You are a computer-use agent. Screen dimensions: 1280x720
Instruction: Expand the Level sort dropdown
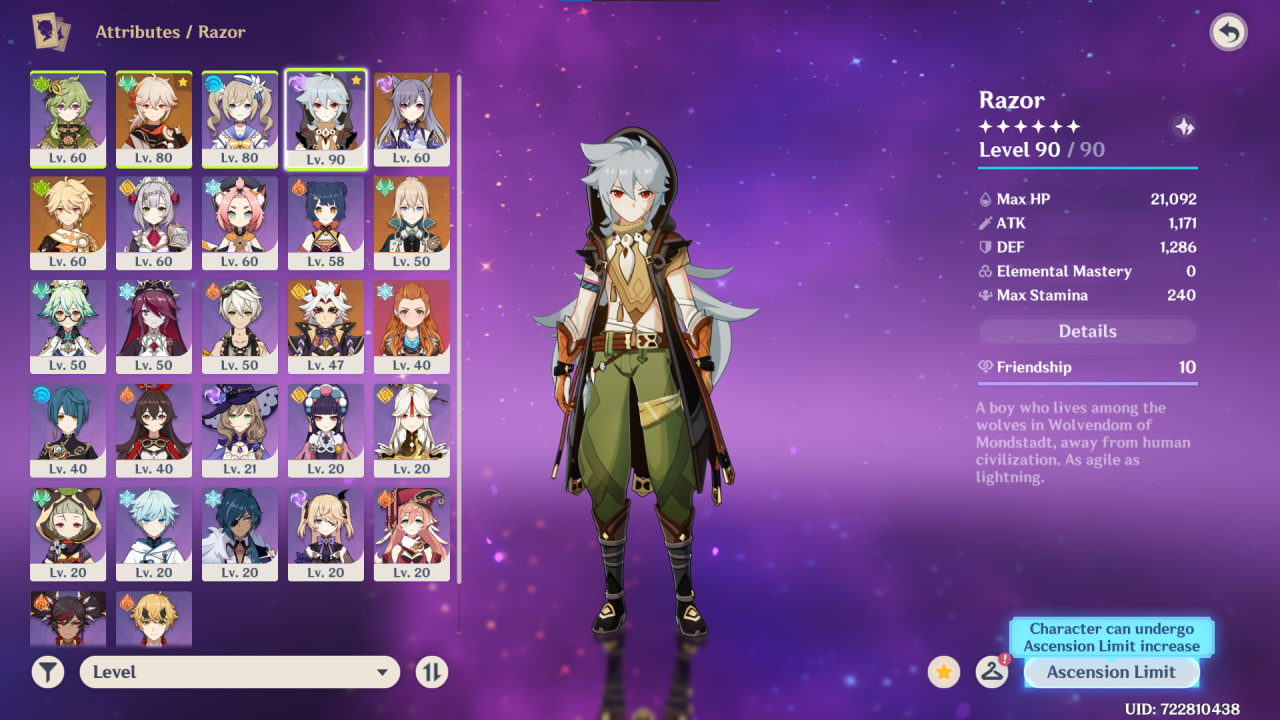coord(239,672)
